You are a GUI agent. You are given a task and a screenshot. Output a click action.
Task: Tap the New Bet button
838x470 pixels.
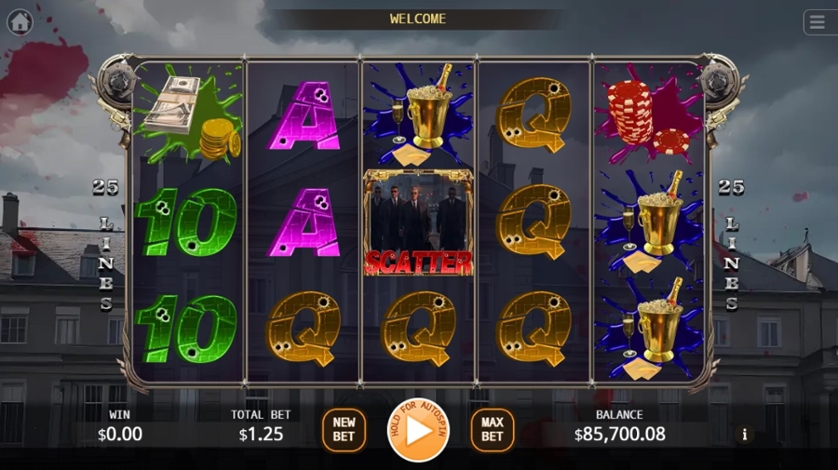[343, 430]
